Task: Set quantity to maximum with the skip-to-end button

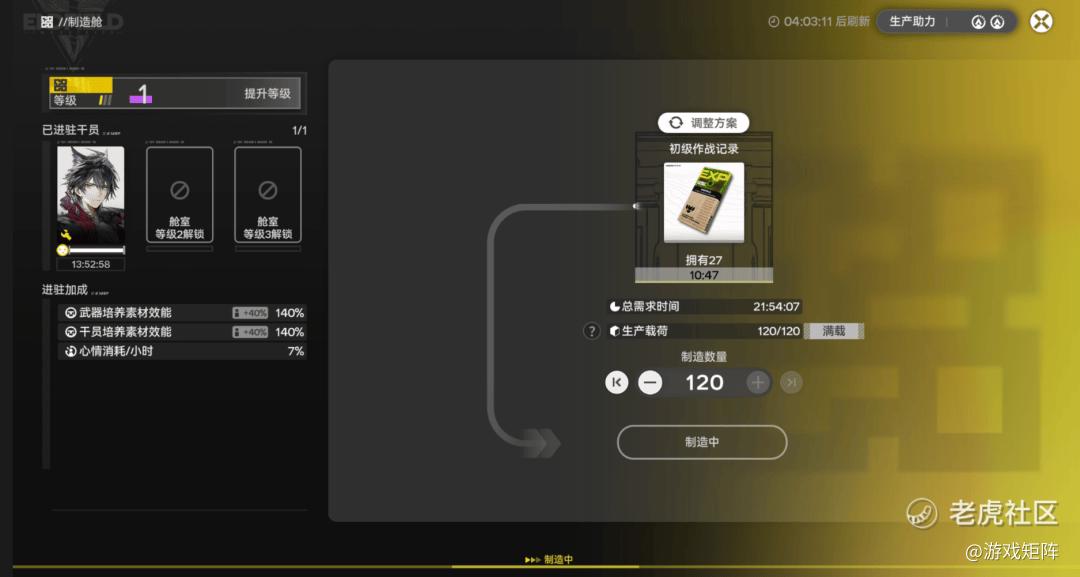Action: click(x=791, y=382)
